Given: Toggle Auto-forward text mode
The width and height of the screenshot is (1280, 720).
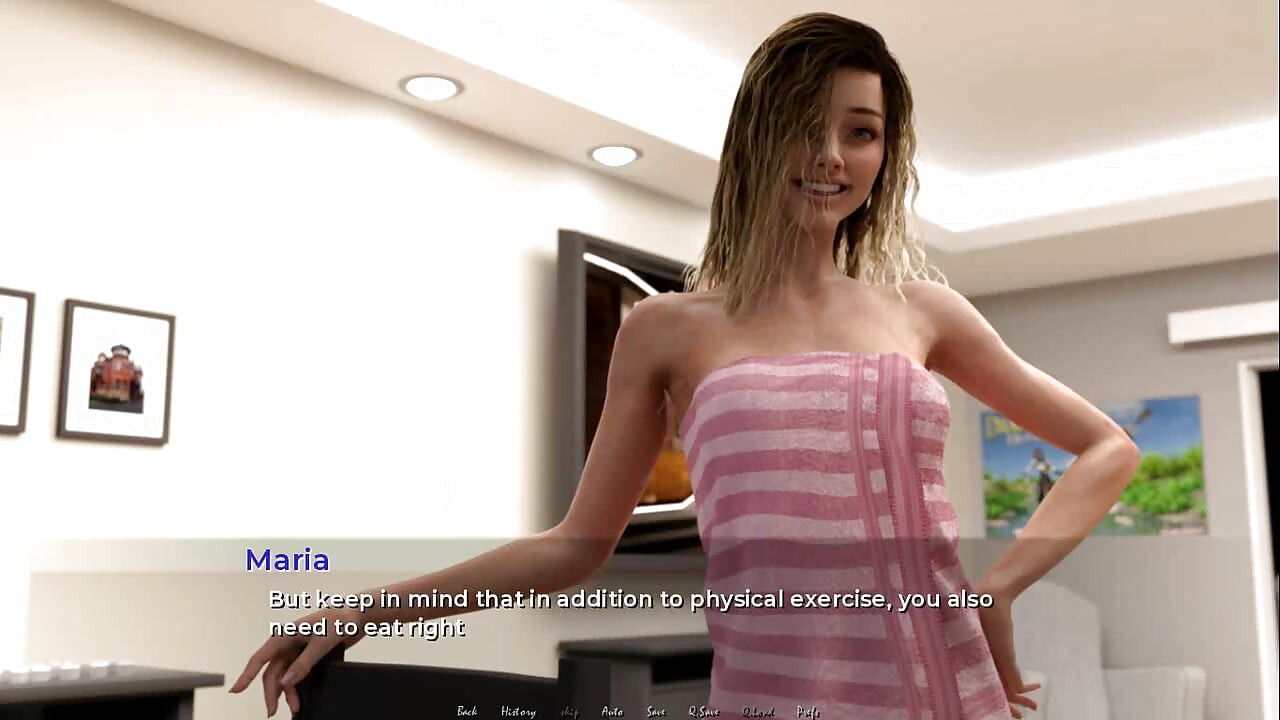Looking at the screenshot, I should [x=611, y=711].
